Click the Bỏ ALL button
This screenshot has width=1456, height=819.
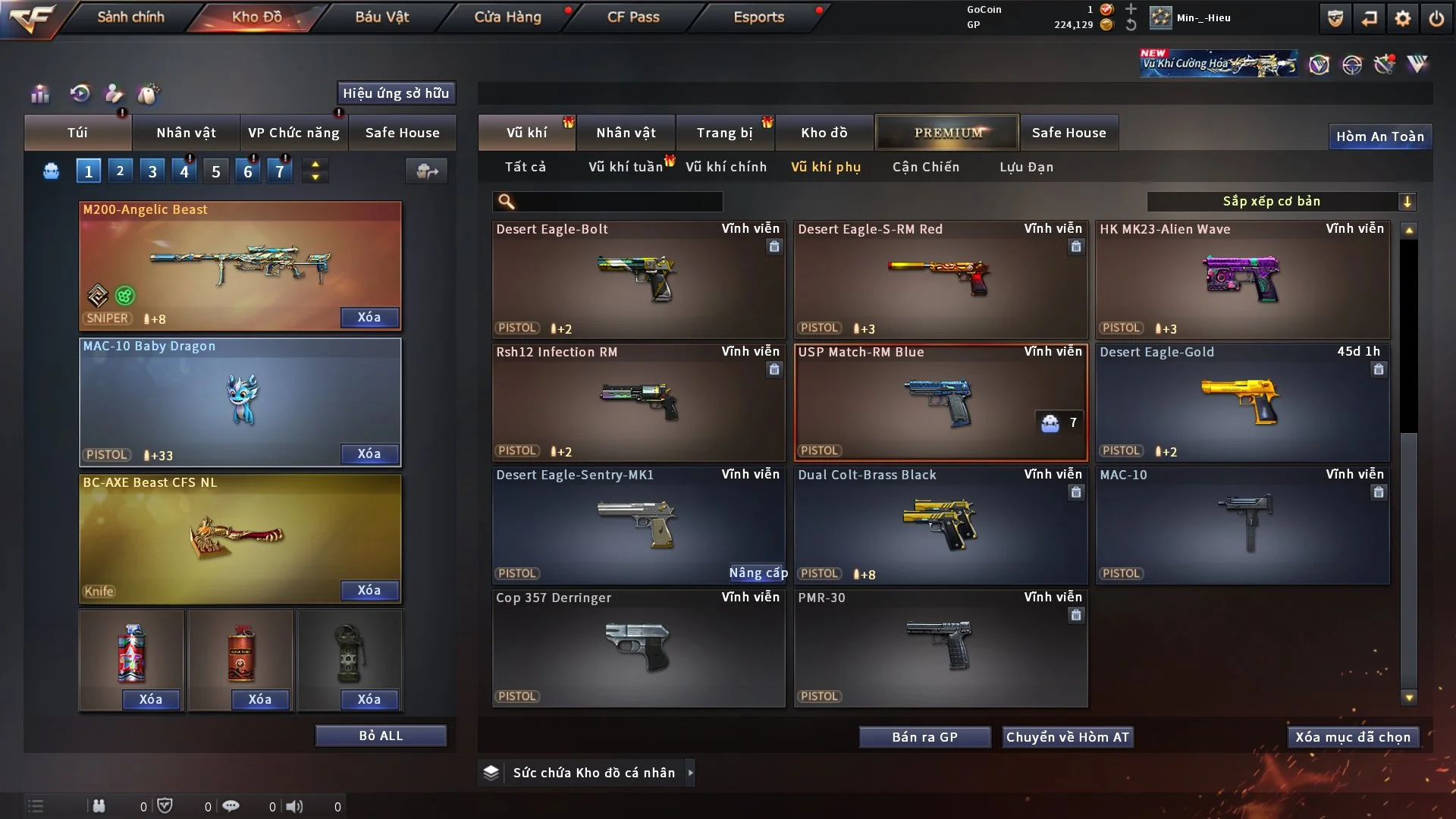click(381, 736)
